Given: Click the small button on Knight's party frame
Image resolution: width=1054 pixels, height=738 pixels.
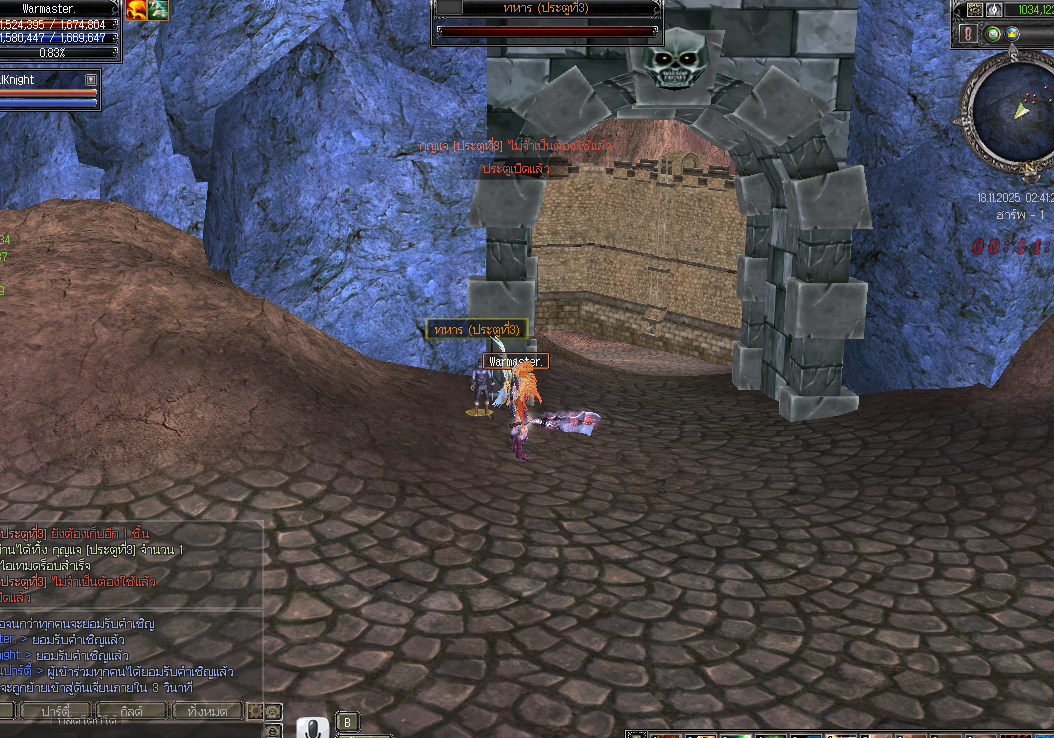Looking at the screenshot, I should coord(91,79).
